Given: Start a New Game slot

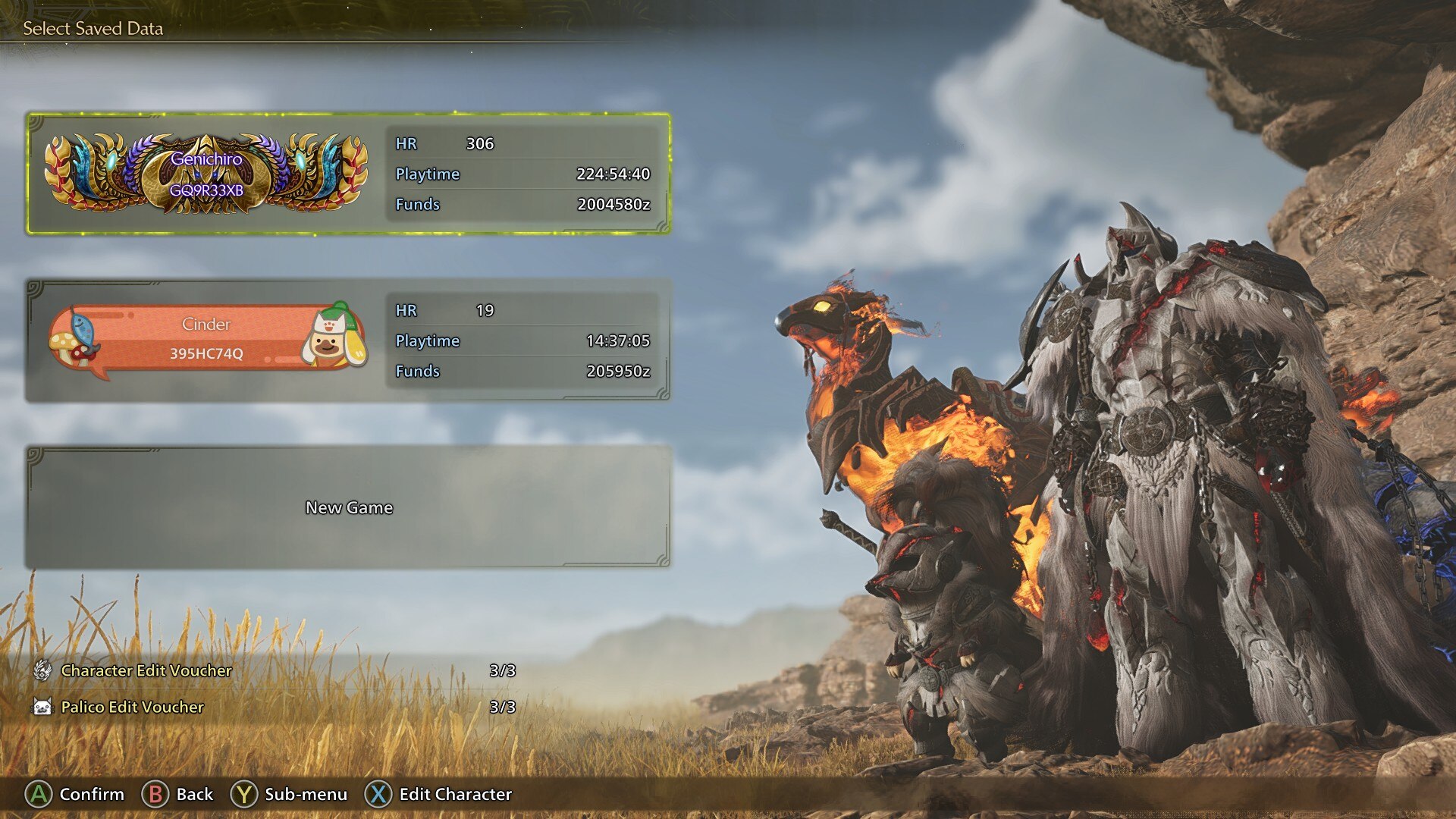Looking at the screenshot, I should (x=349, y=507).
